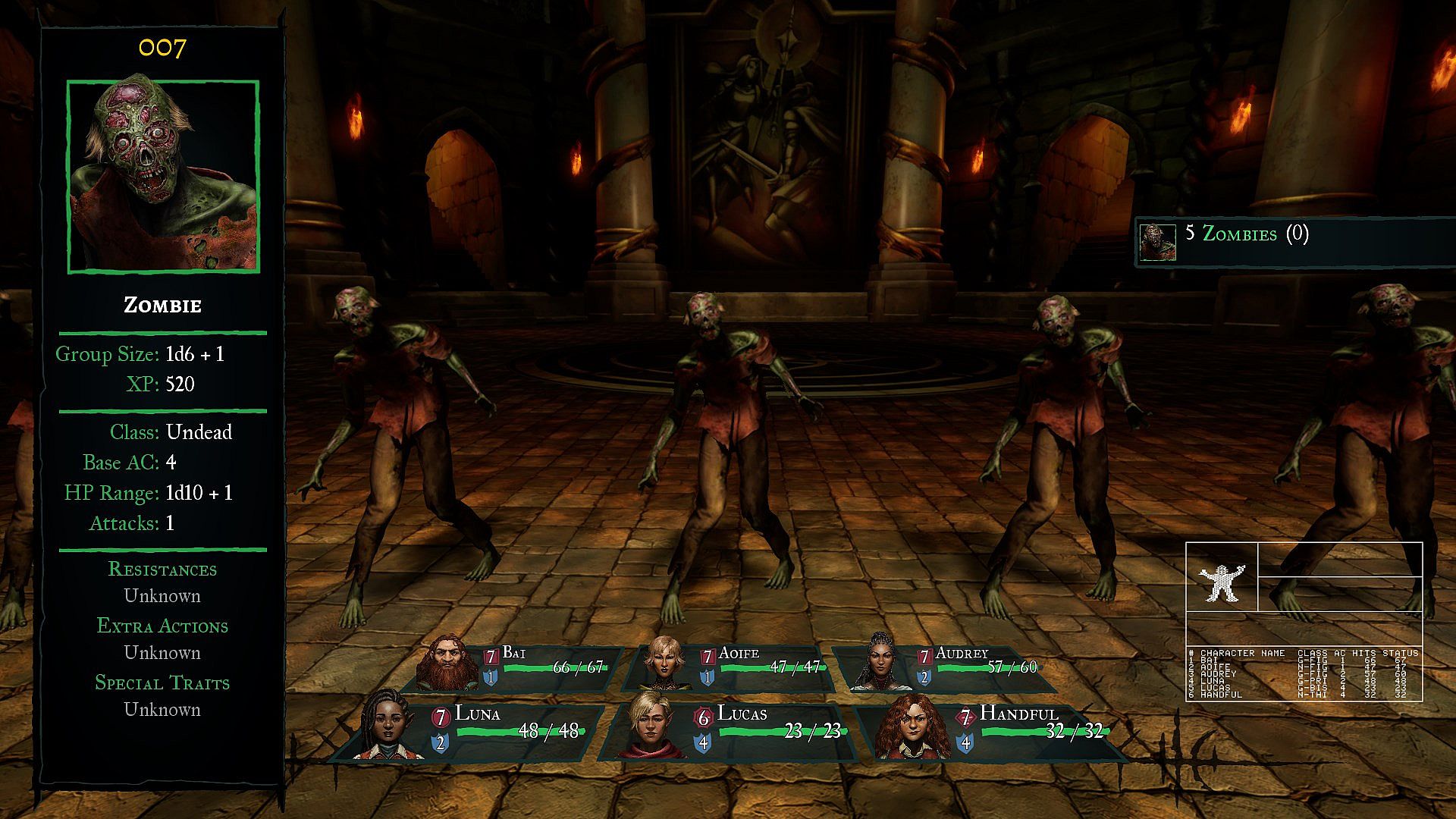The image size is (1456, 819).
Task: Click the Zombie bestiary portrait
Action: (x=163, y=176)
